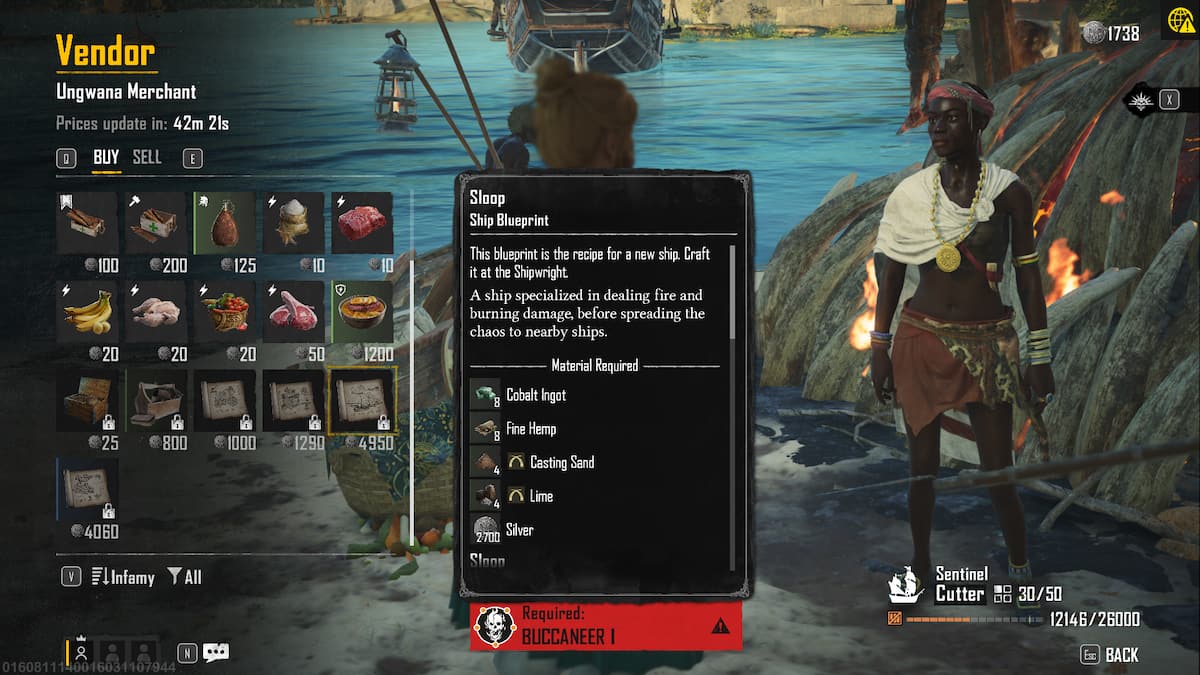This screenshot has height=675, width=1200.
Task: Select the BUY tab
Action: point(106,157)
